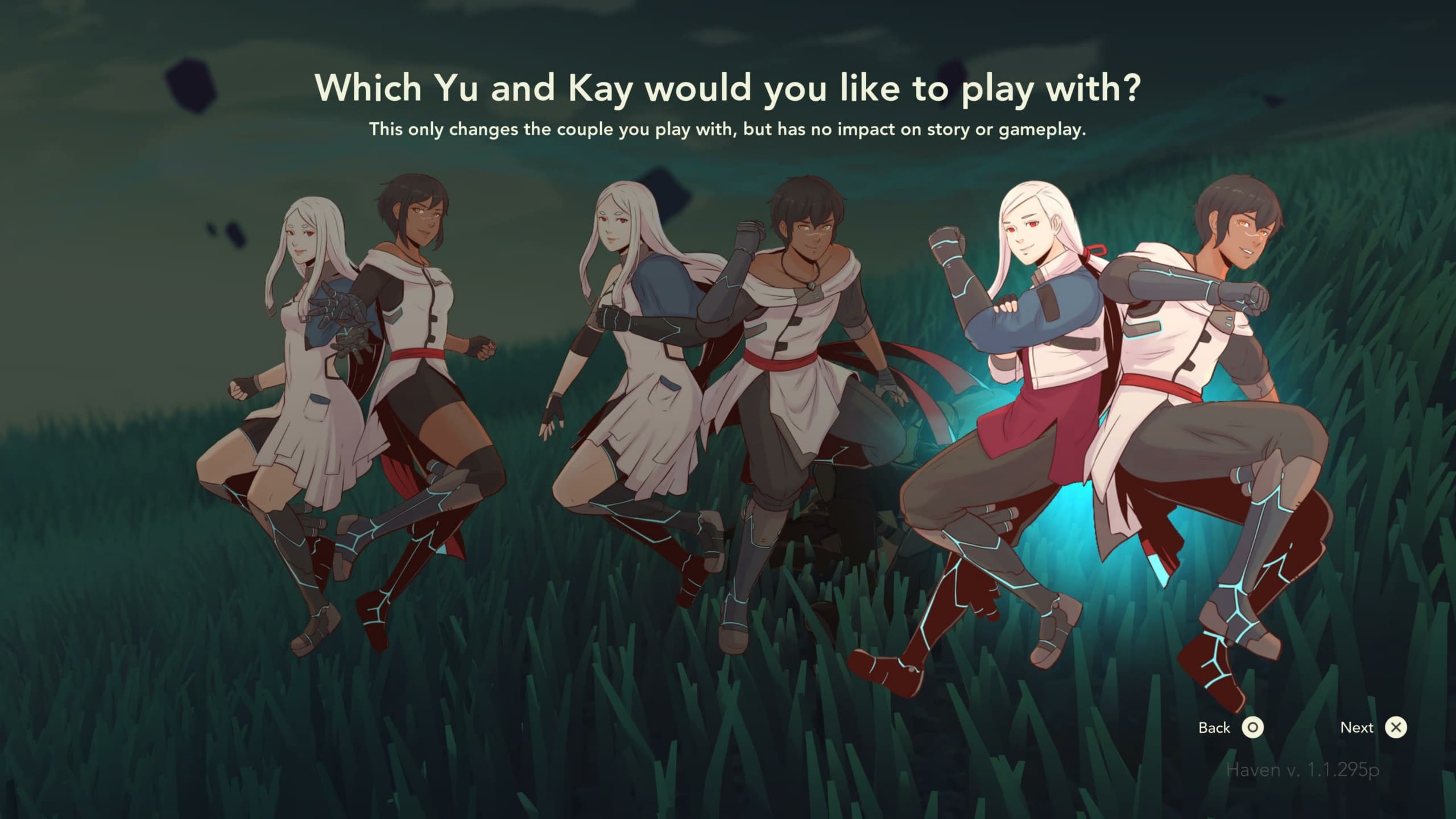Click the subtitle about story and gameplay impact

[727, 130]
